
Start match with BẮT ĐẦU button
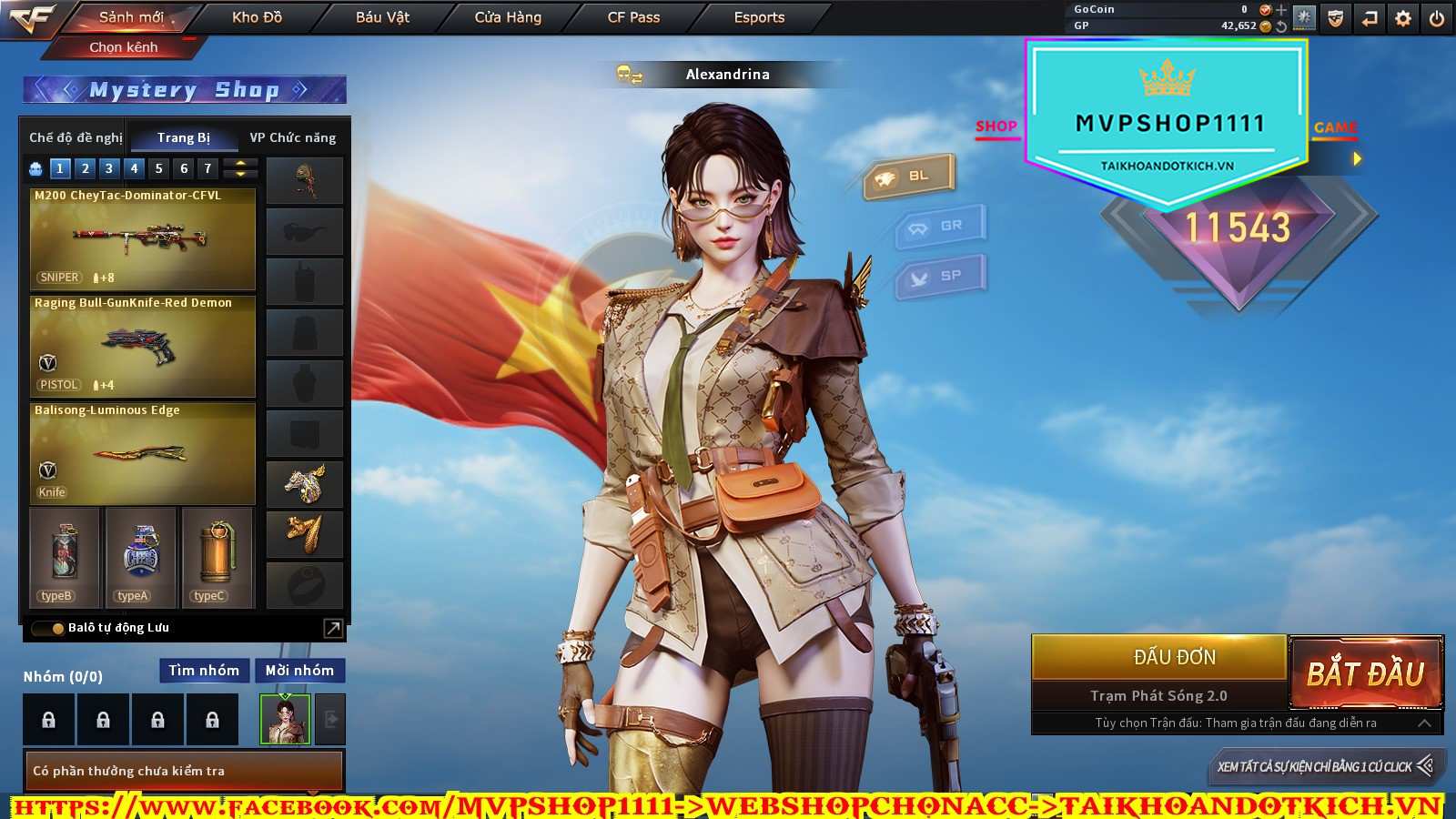(1365, 673)
